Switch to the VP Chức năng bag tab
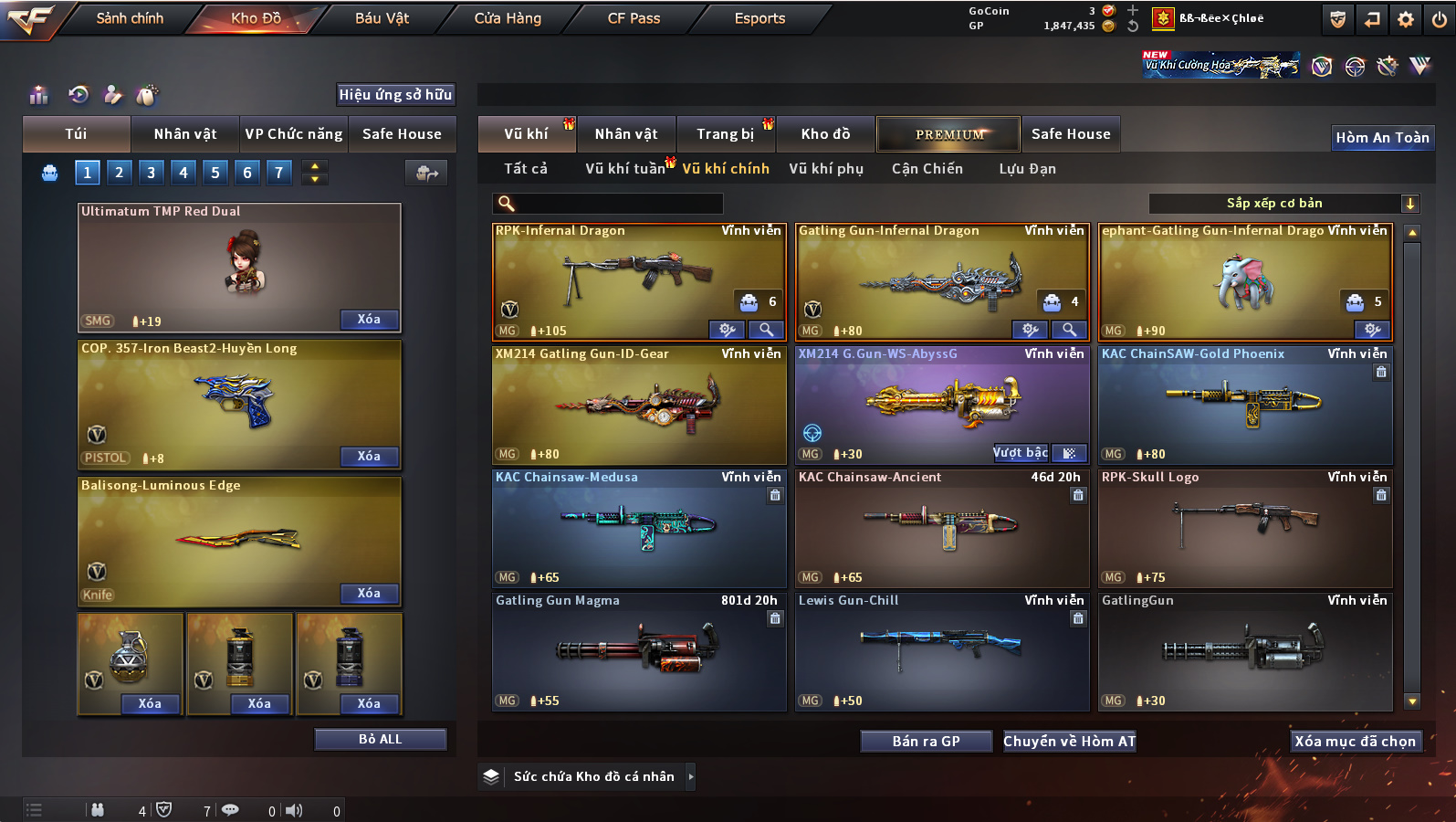The image size is (1456, 822). 294,134
